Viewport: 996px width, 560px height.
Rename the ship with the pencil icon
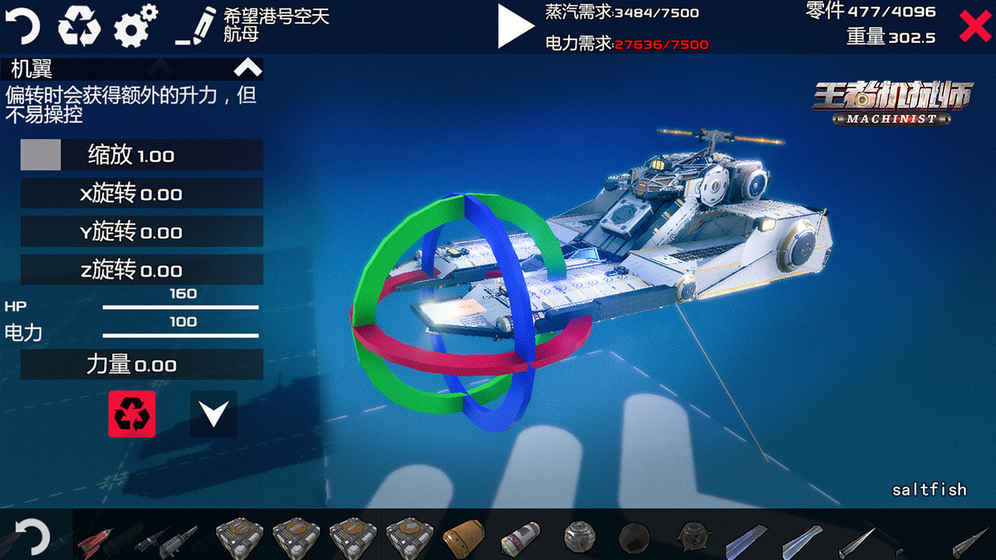coord(195,26)
